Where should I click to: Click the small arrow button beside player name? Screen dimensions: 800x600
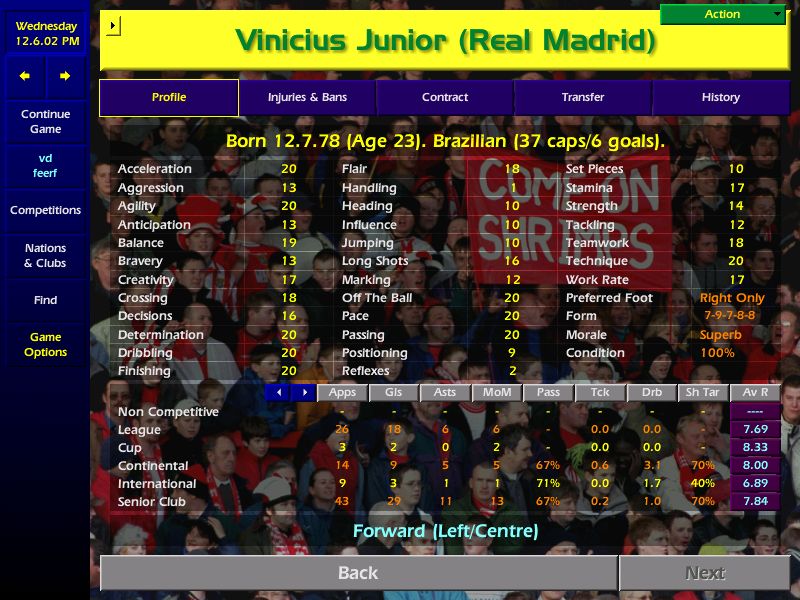coord(112,25)
